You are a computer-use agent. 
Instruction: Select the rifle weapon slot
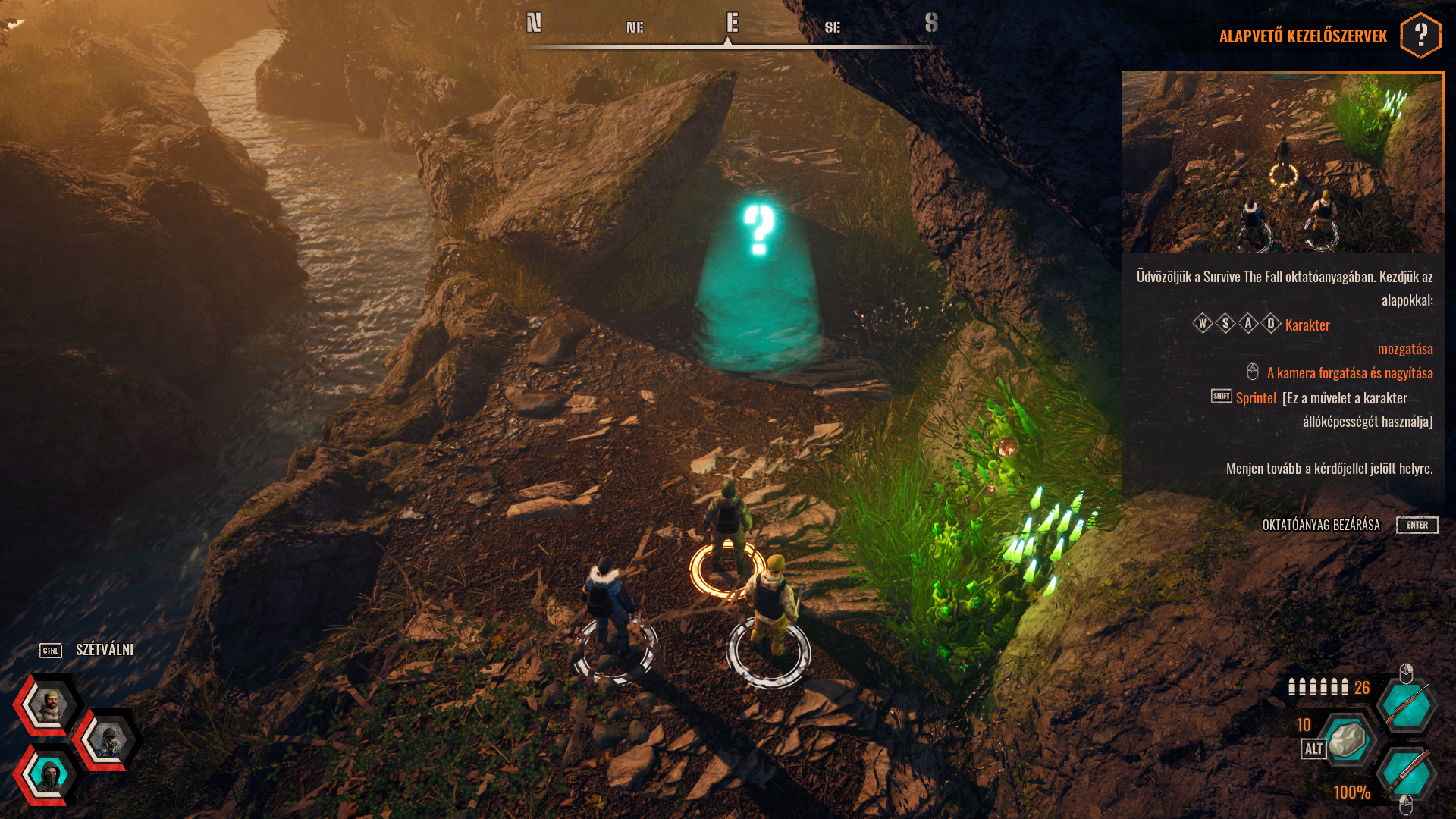click(1407, 706)
